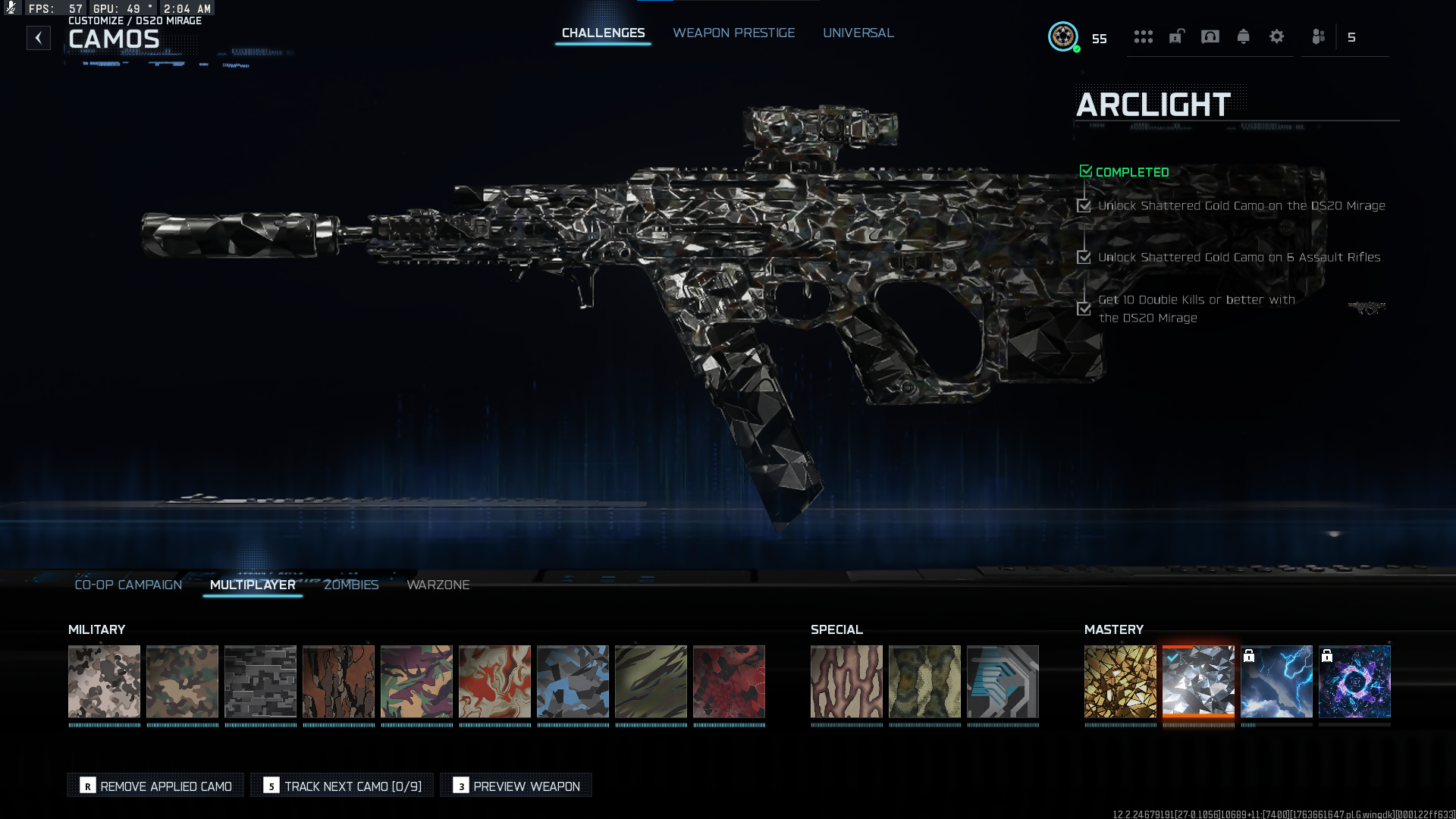Open the settings gear icon
The width and height of the screenshot is (1456, 819).
pos(1276,36)
